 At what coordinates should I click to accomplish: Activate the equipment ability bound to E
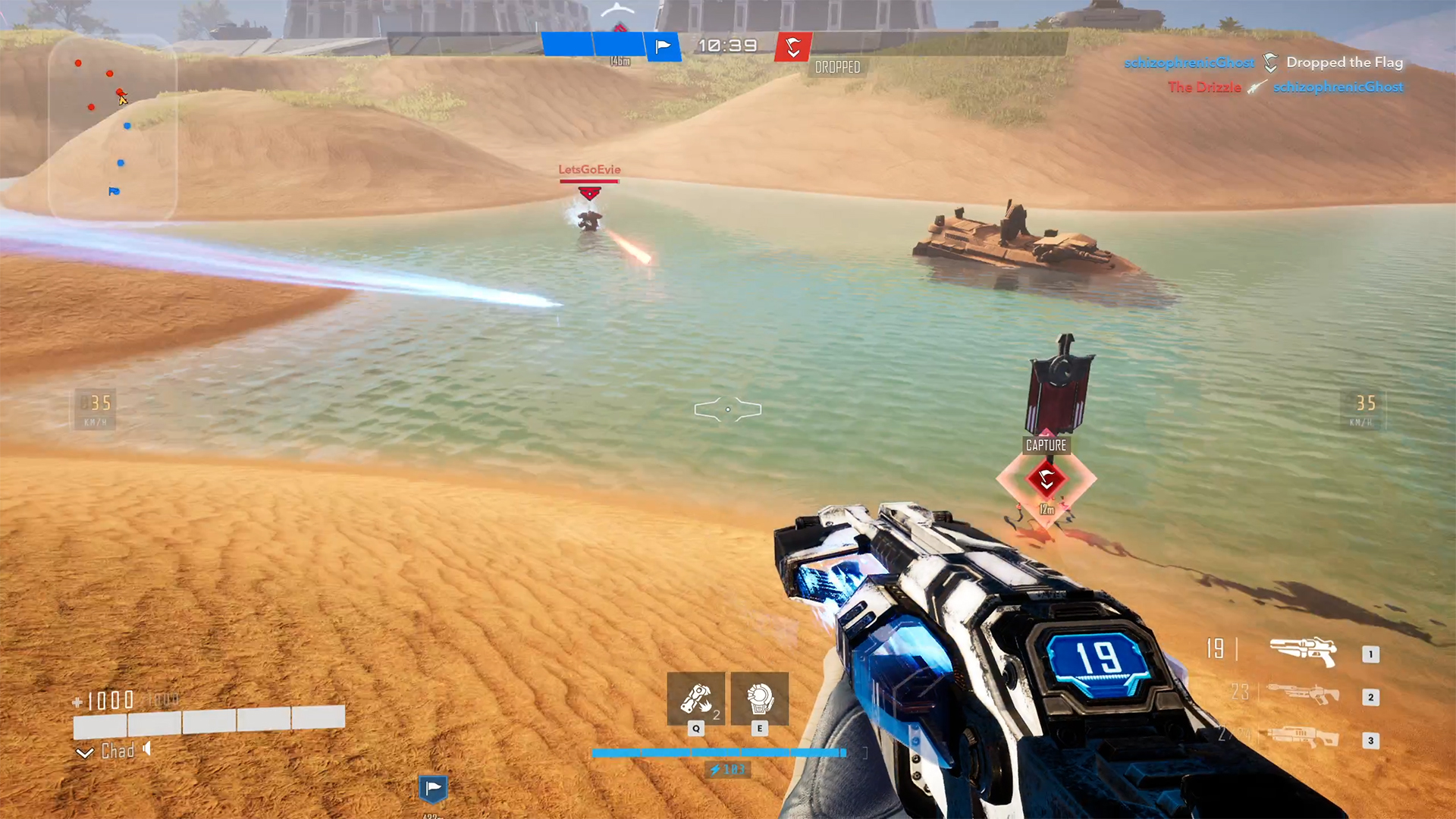click(759, 698)
